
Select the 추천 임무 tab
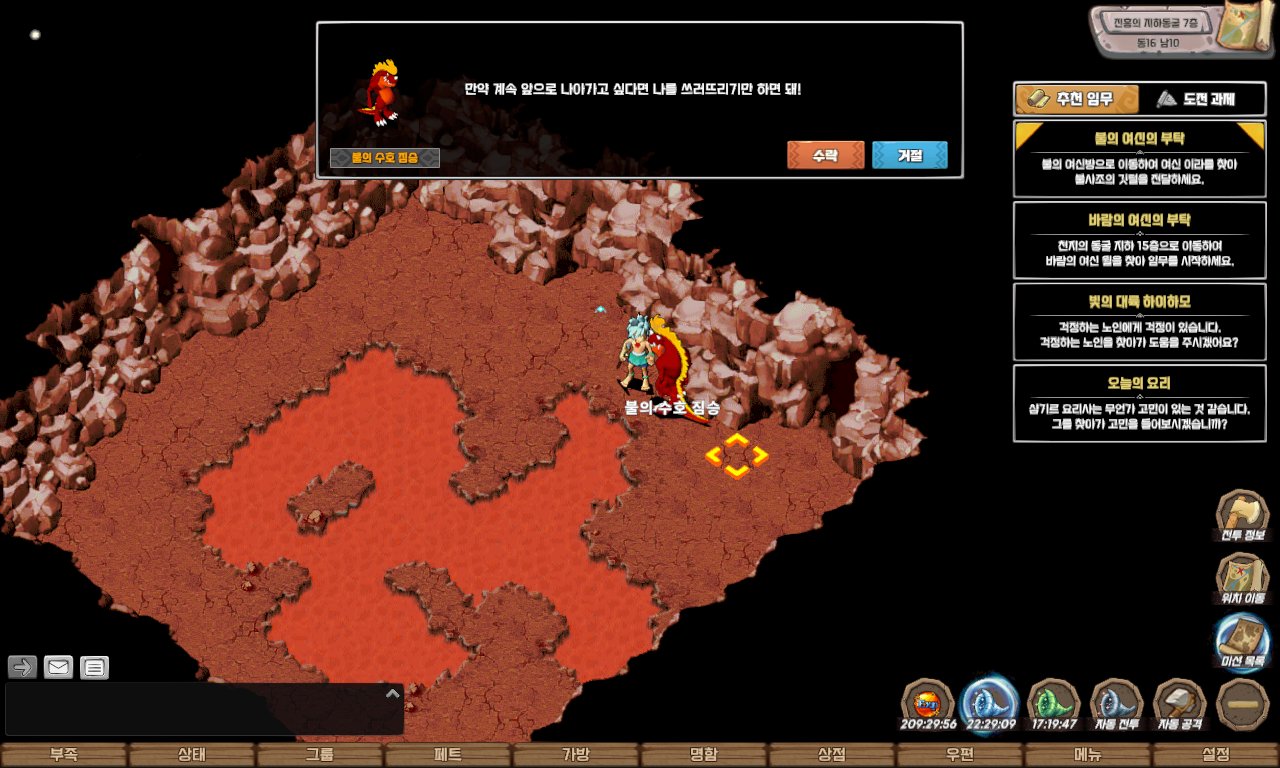tap(1077, 99)
